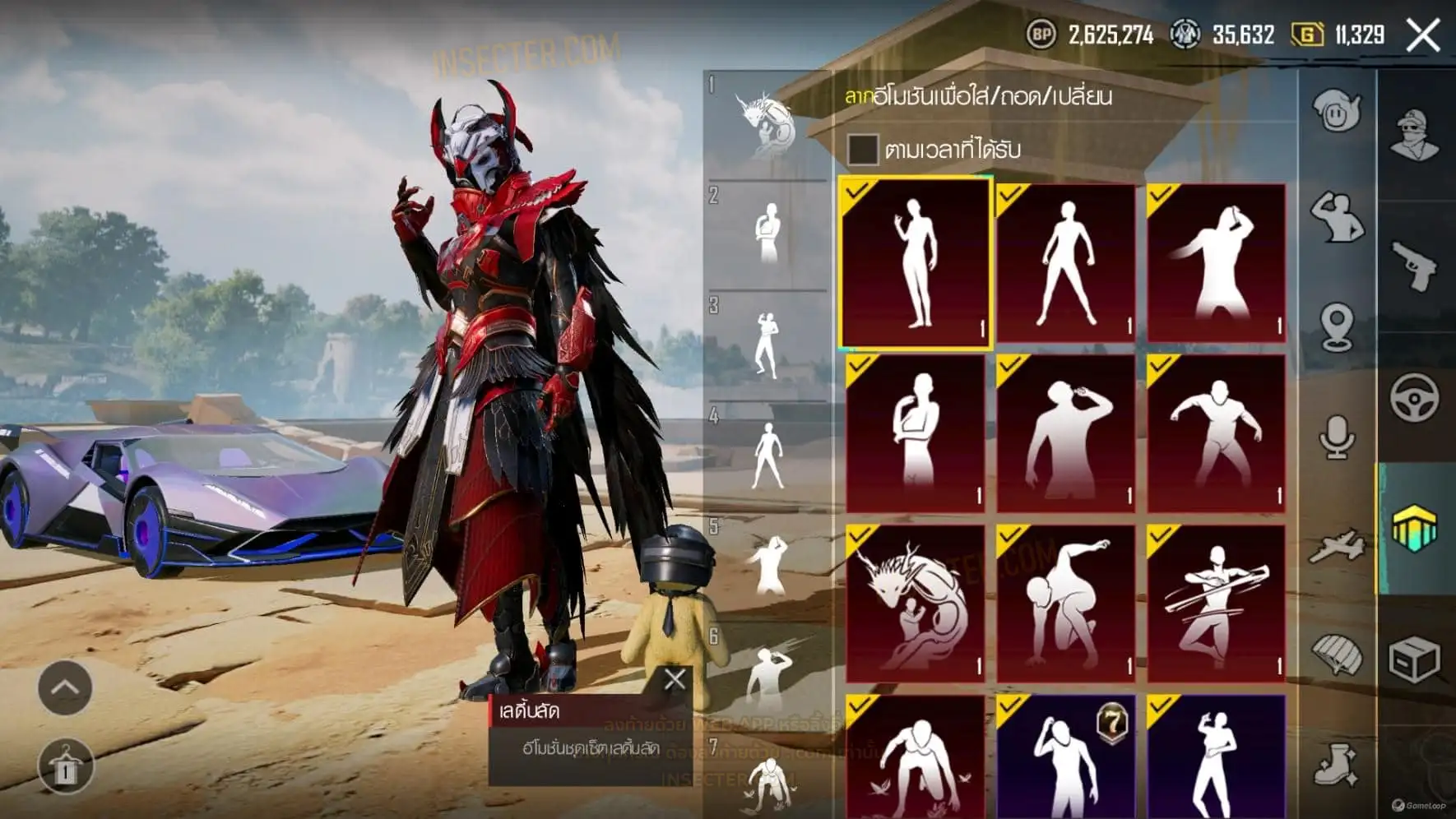The width and height of the screenshot is (1456, 819).
Task: Click the wardrobe hanger button
Action: (65, 767)
